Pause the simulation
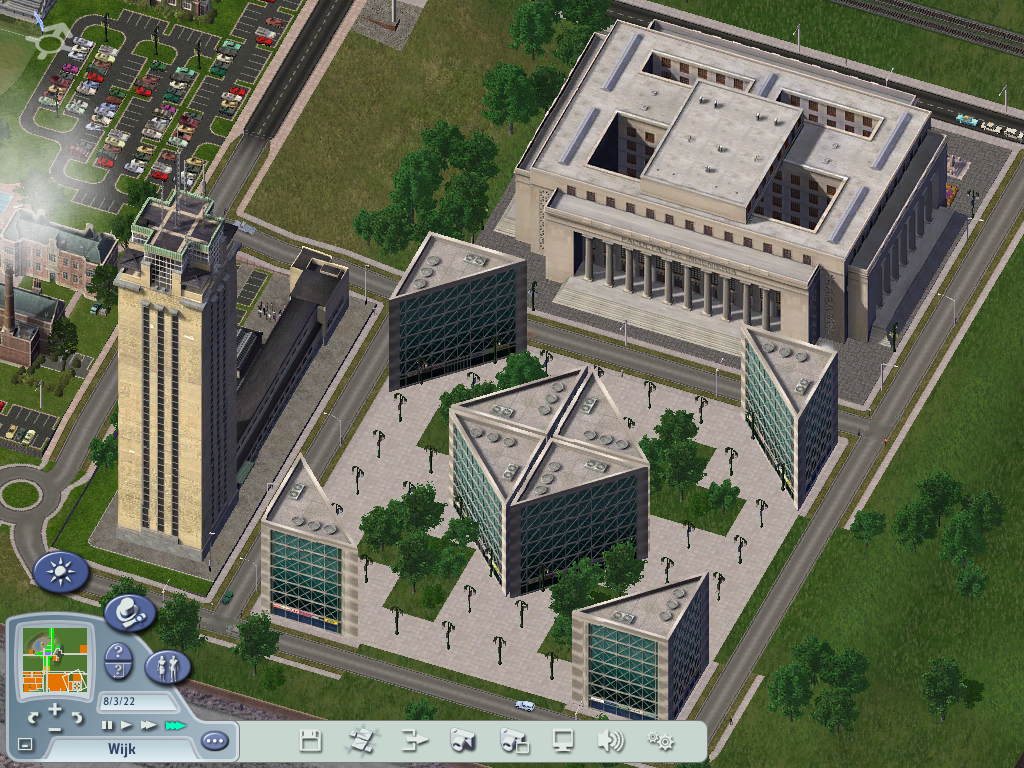Image resolution: width=1024 pixels, height=768 pixels. (107, 725)
